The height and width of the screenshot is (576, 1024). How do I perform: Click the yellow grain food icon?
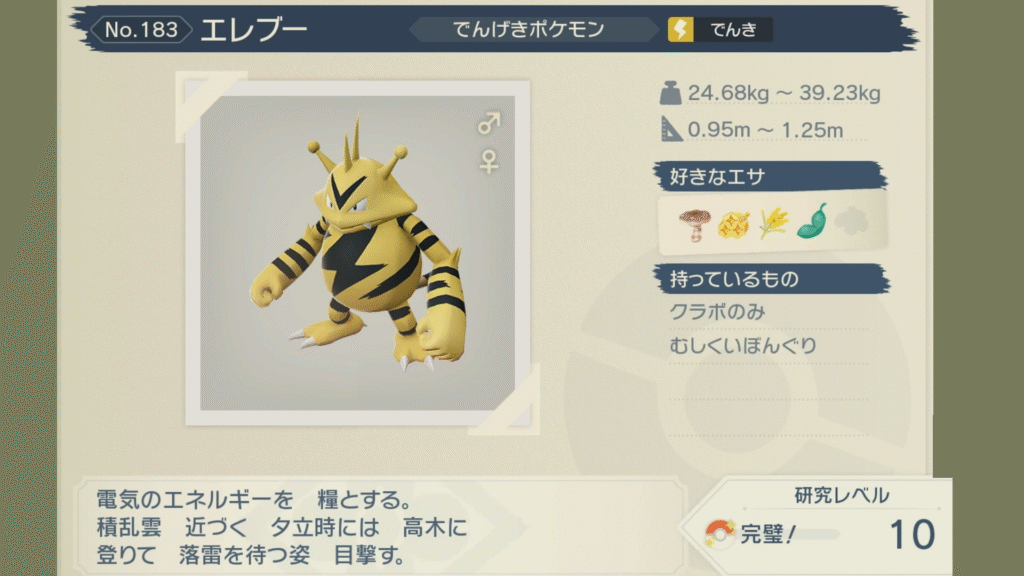point(772,223)
